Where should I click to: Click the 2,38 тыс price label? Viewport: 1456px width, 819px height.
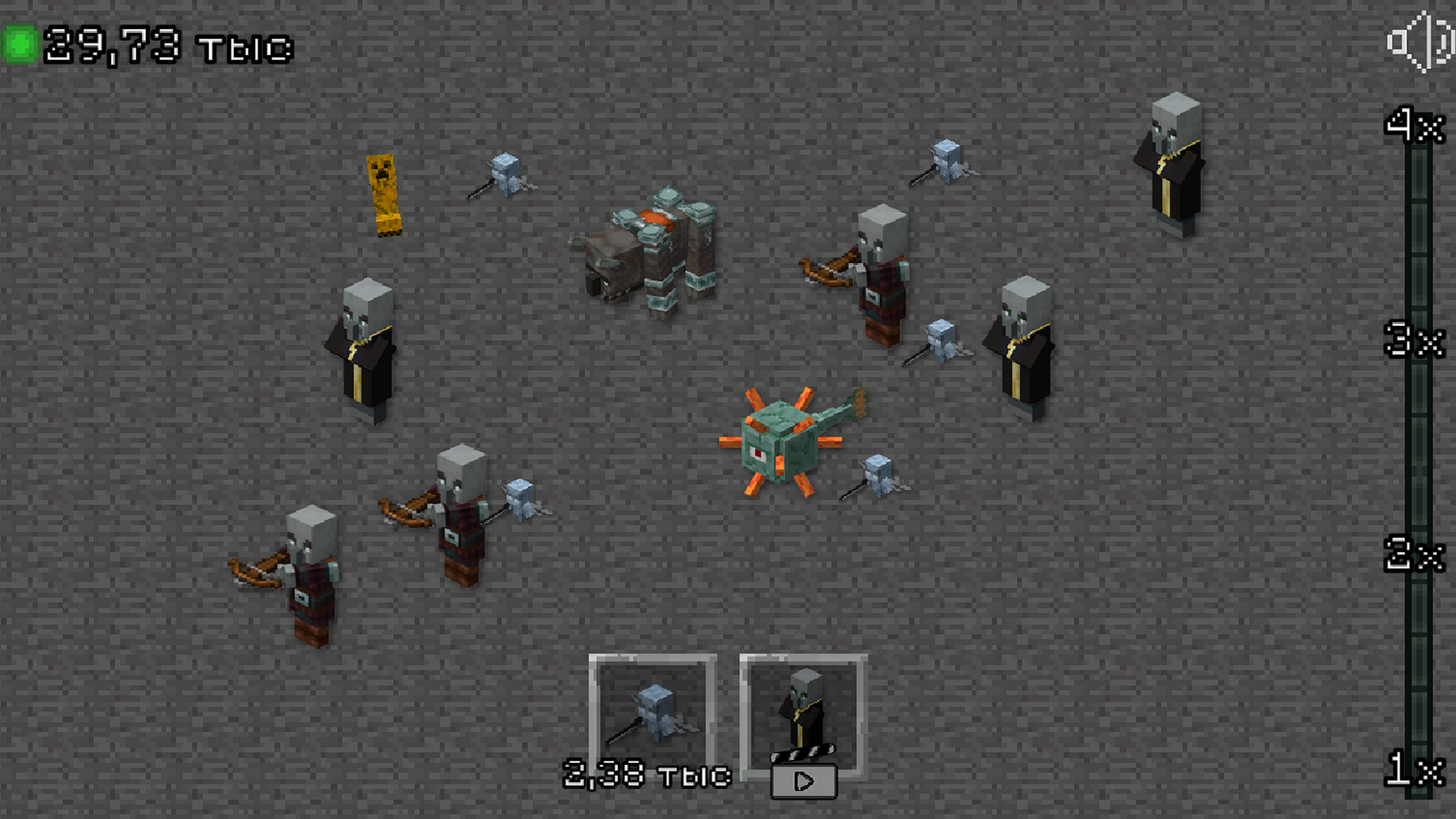(646, 773)
